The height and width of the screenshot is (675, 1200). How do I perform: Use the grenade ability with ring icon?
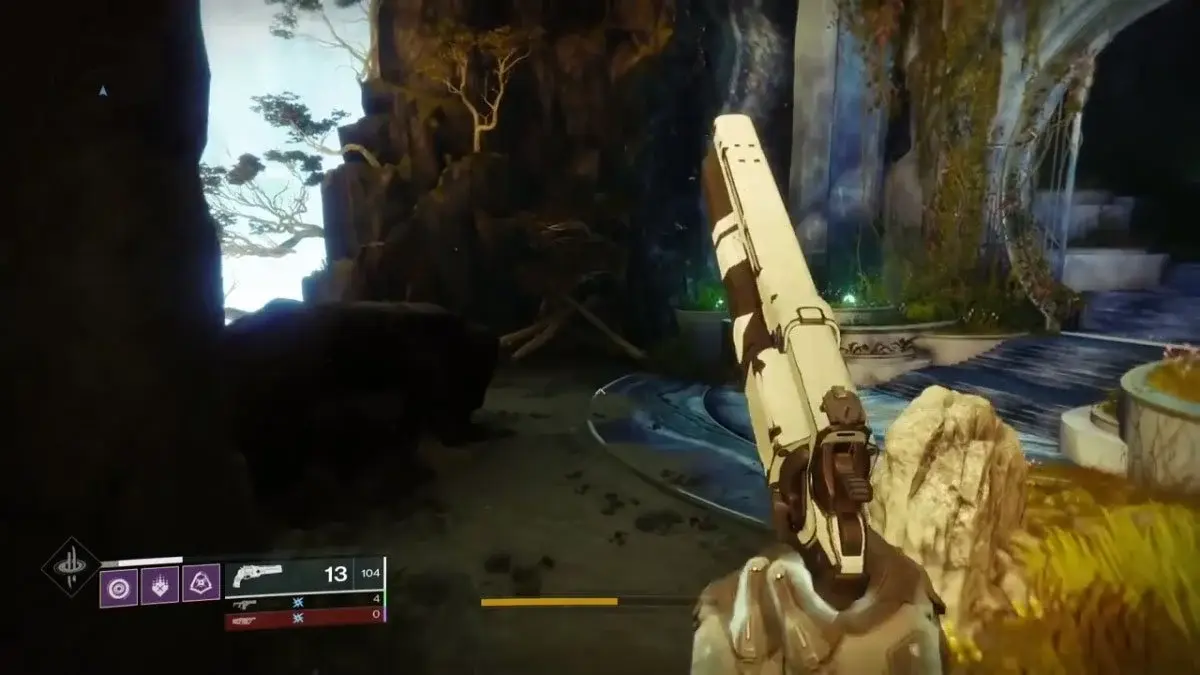[x=118, y=586]
